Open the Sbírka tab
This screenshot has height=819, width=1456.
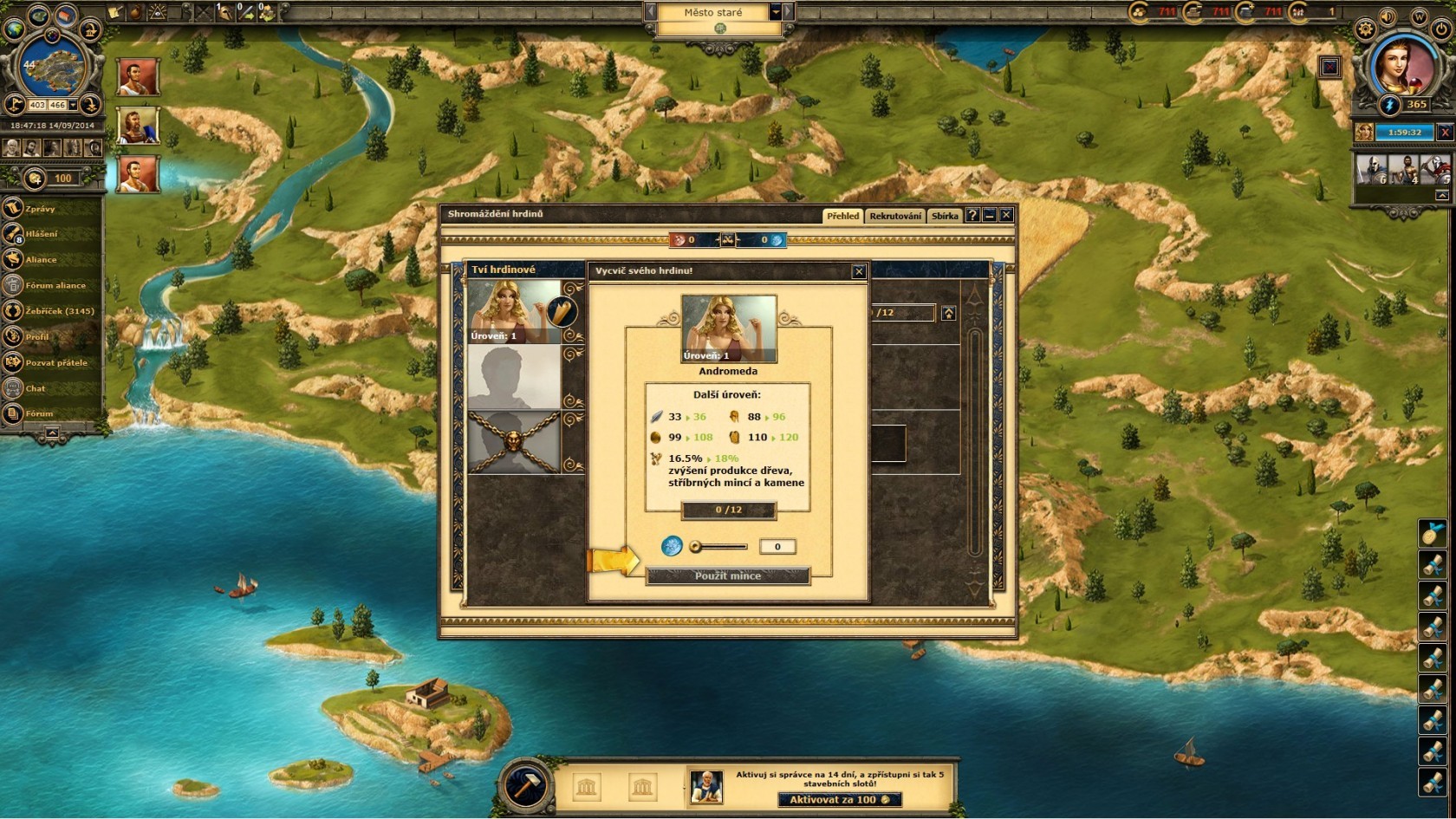(945, 216)
